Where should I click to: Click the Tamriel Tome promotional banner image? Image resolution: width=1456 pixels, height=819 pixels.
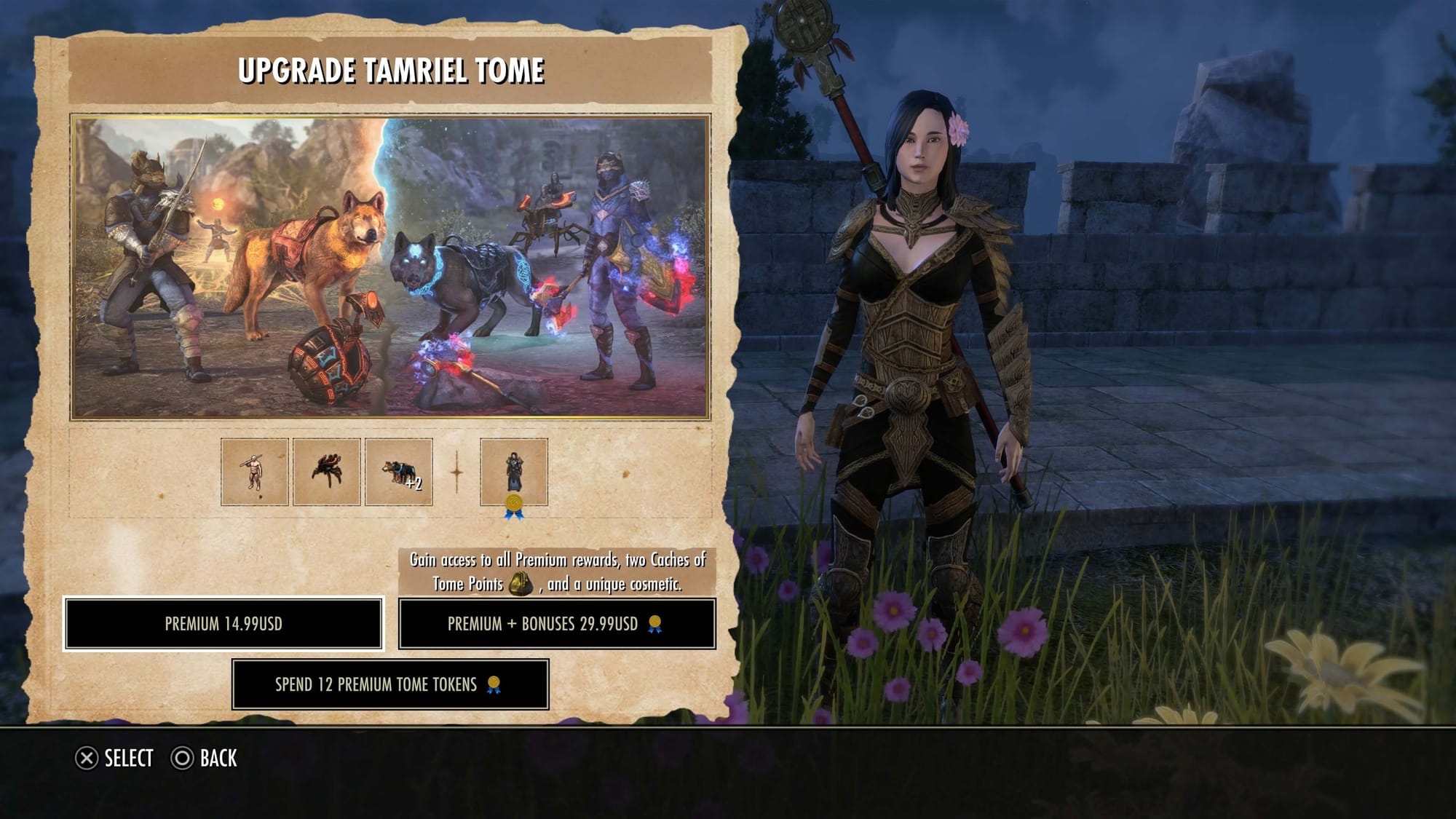pos(390,267)
